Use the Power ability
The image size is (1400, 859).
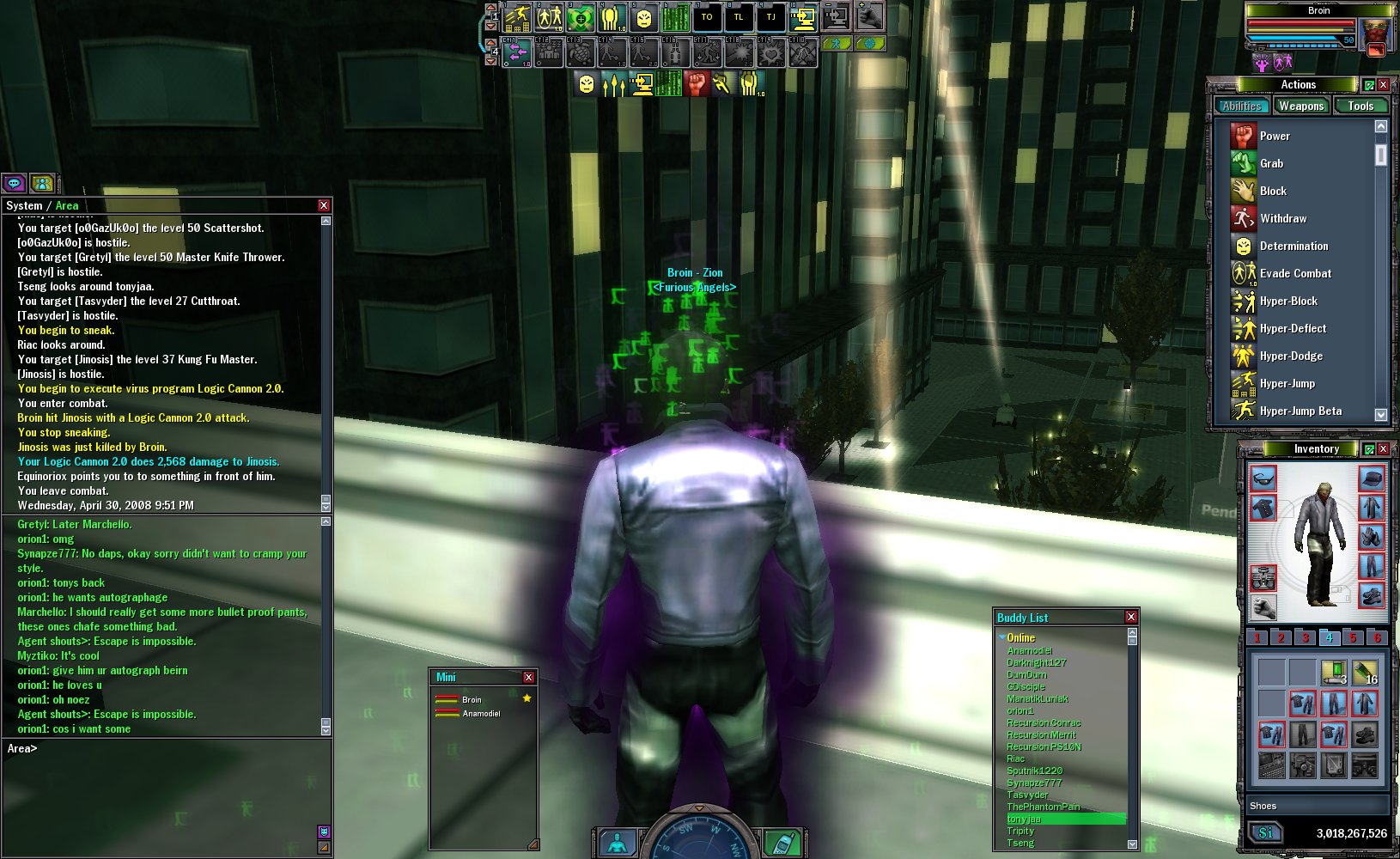click(1275, 136)
